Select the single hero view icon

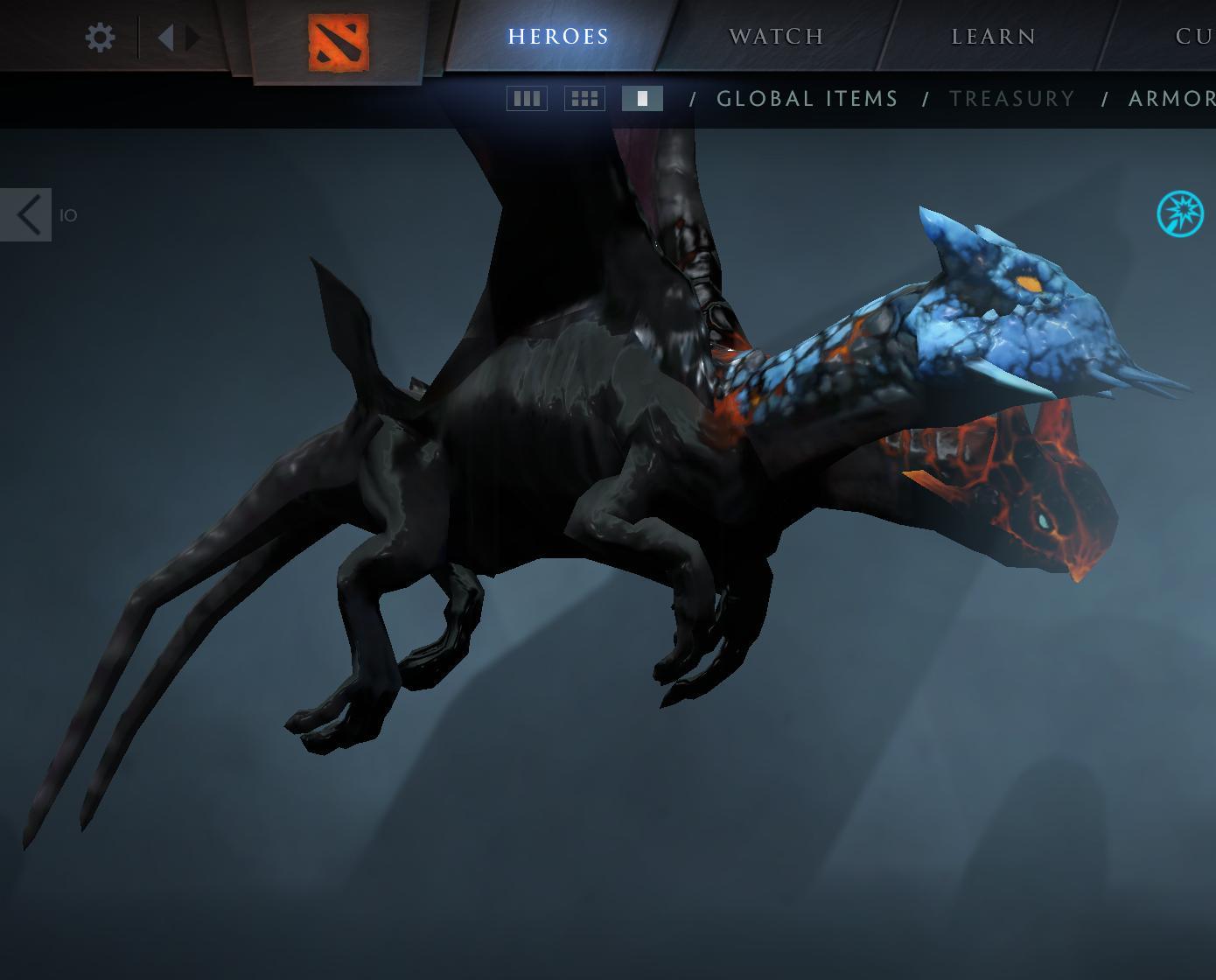[x=642, y=99]
